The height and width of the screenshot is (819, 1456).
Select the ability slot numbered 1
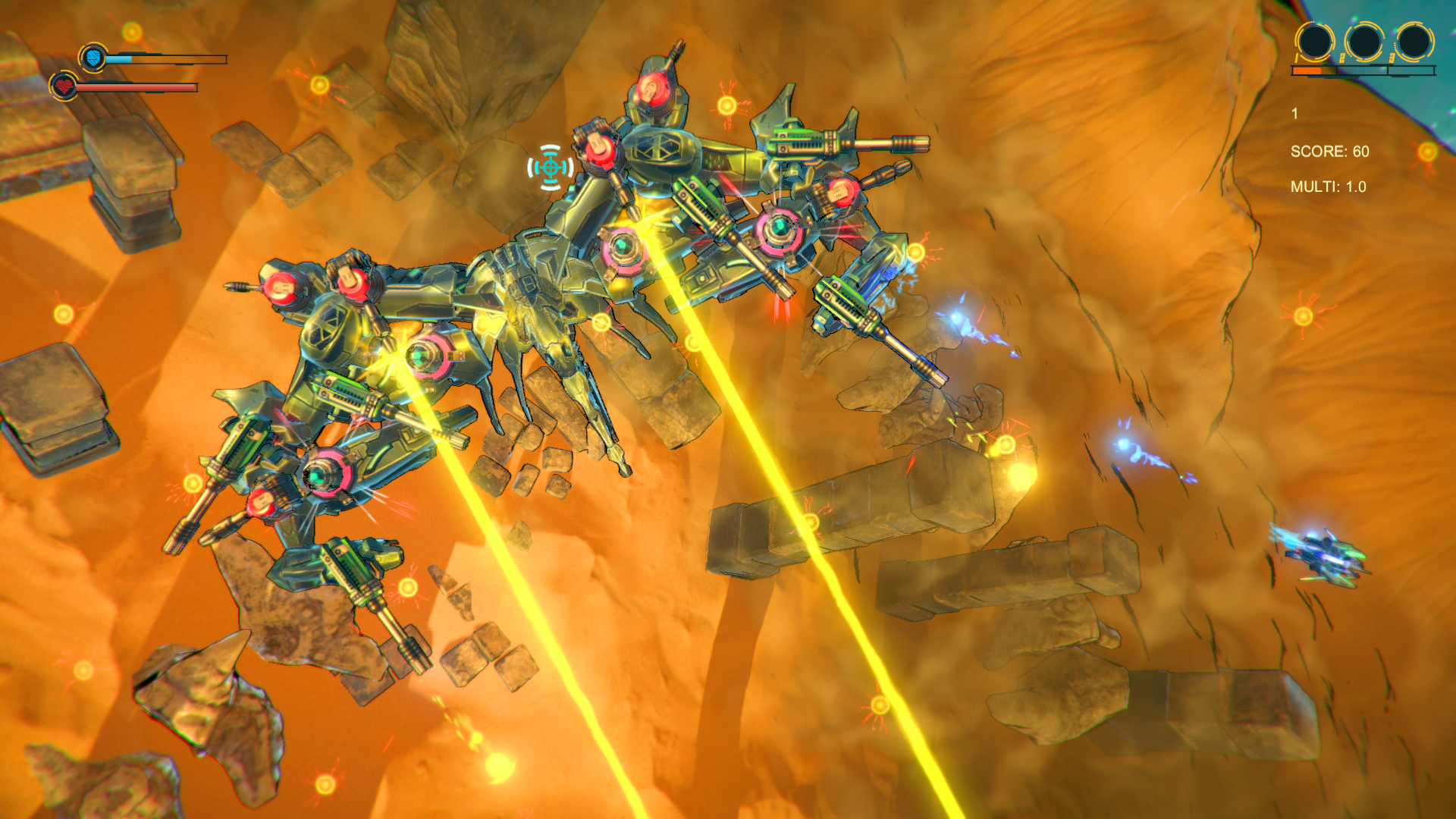click(1314, 41)
